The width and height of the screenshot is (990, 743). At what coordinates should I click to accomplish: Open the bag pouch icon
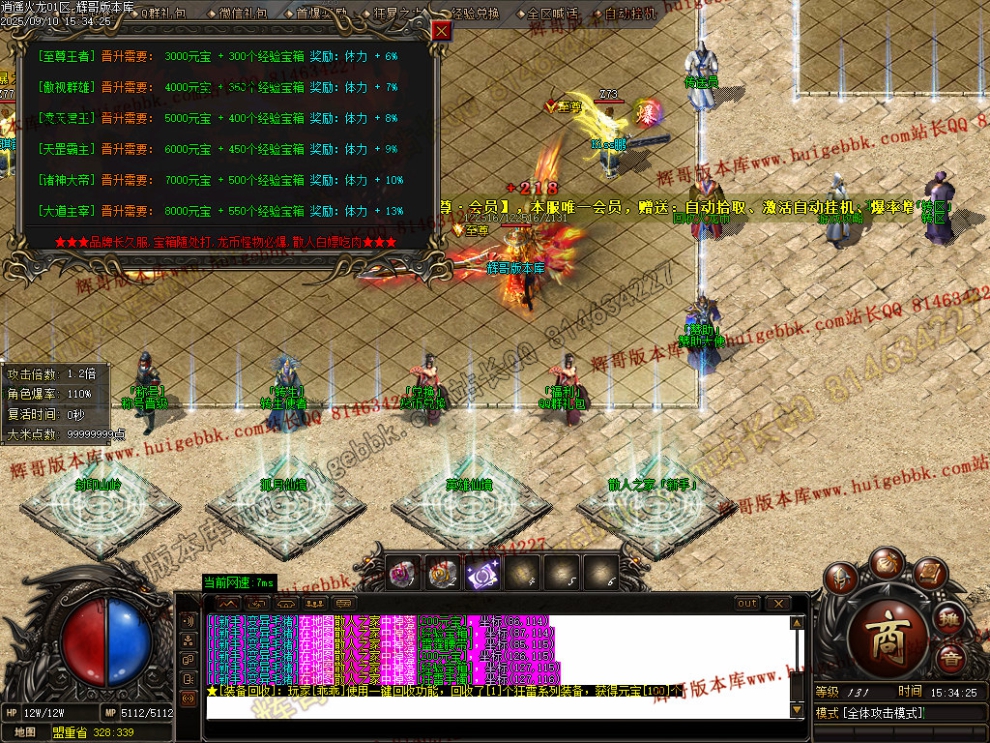(x=886, y=567)
